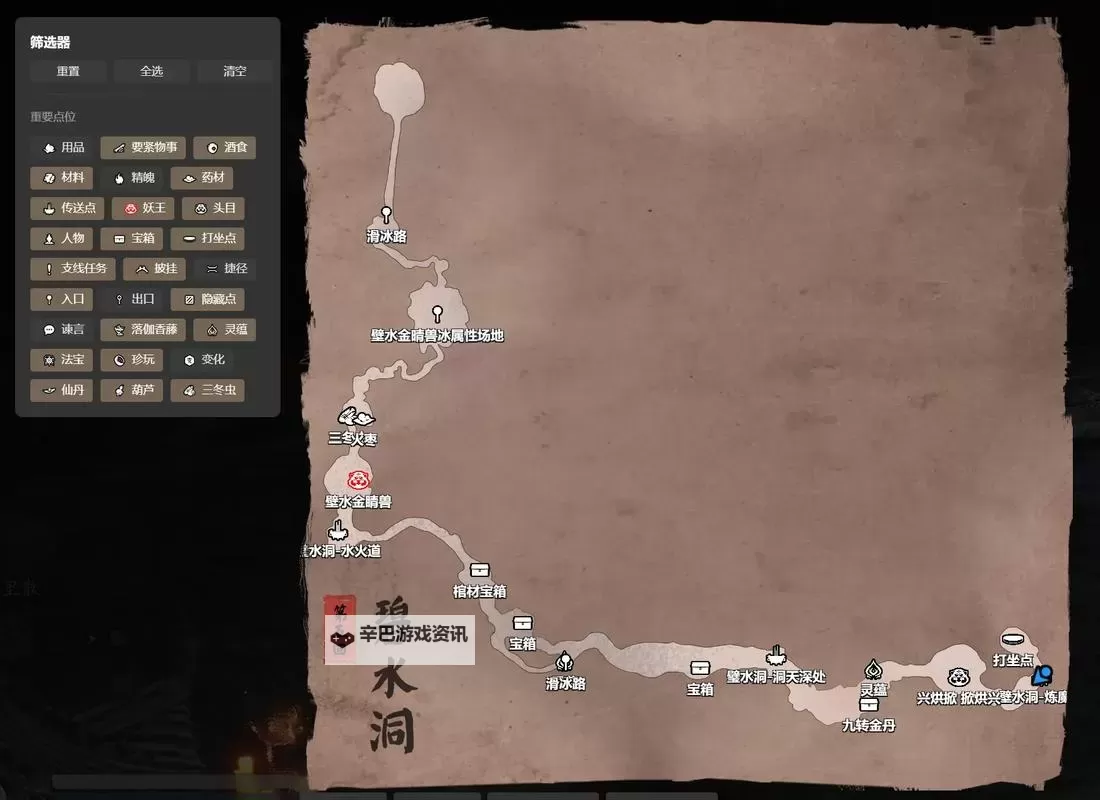Clear all filters using 清空
Screen dimensions: 1100x800
234,71
